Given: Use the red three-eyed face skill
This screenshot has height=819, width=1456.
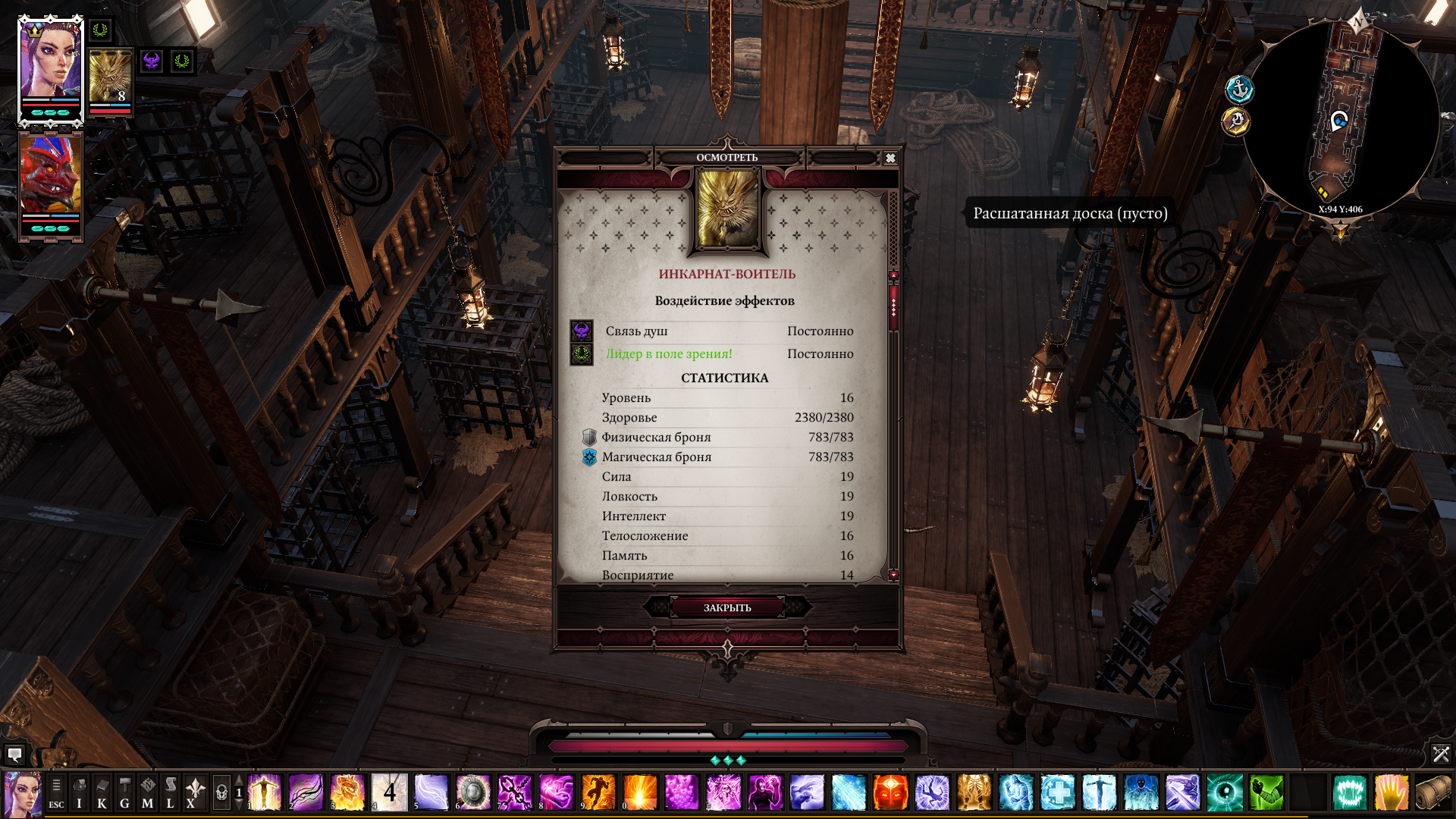Looking at the screenshot, I should [x=890, y=793].
